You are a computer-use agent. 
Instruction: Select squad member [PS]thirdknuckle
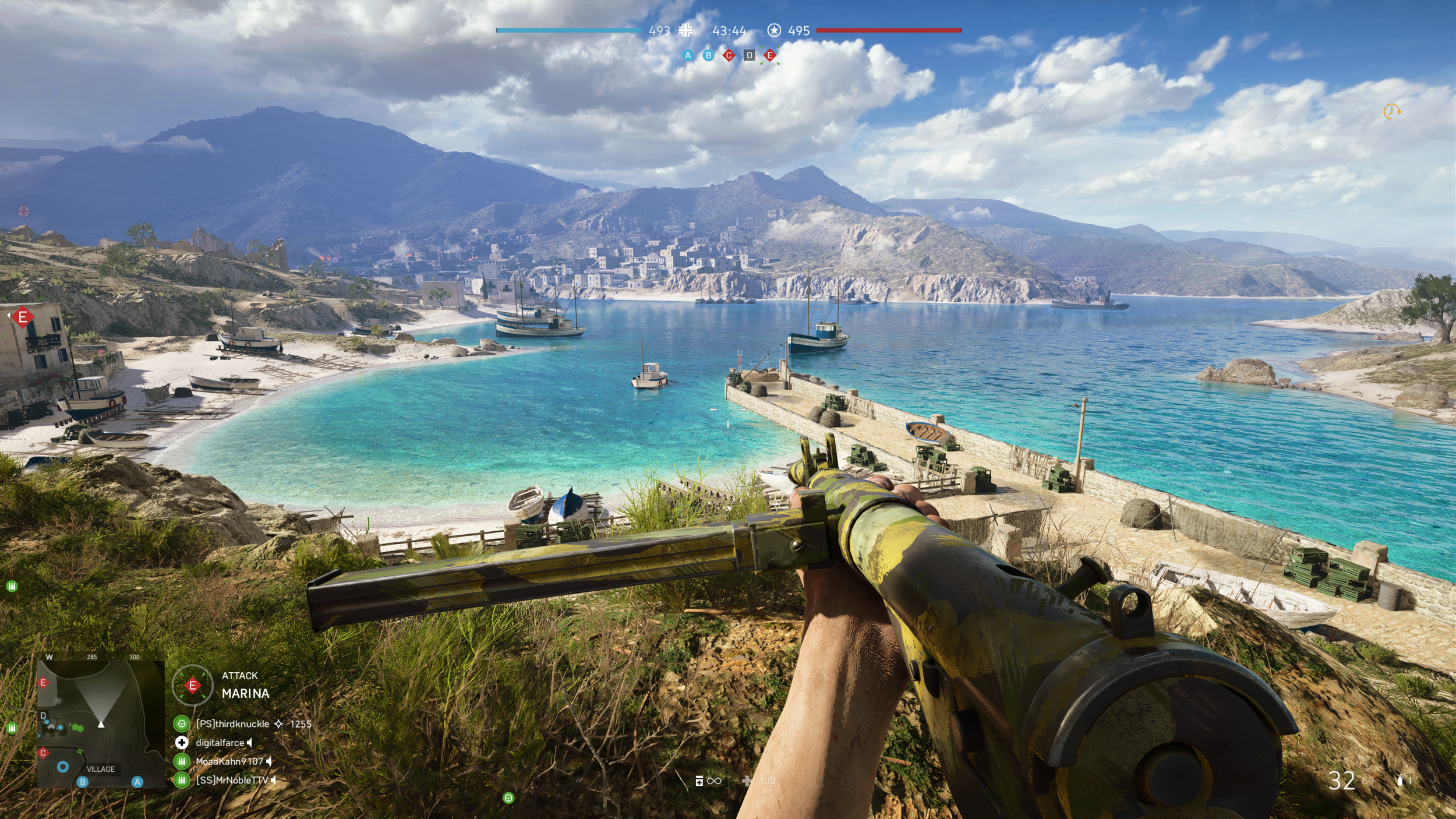click(x=232, y=723)
